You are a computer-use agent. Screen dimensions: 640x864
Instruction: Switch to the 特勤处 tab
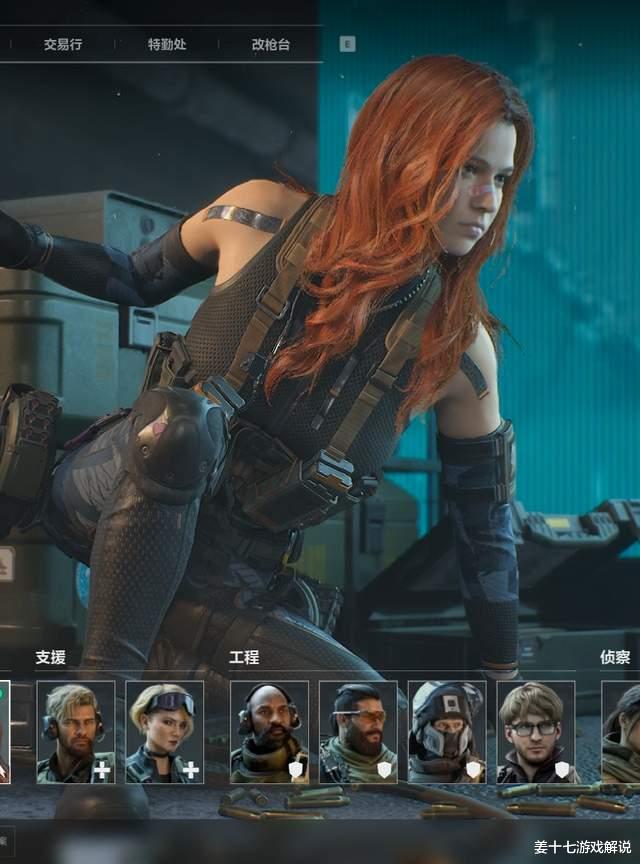tap(167, 45)
